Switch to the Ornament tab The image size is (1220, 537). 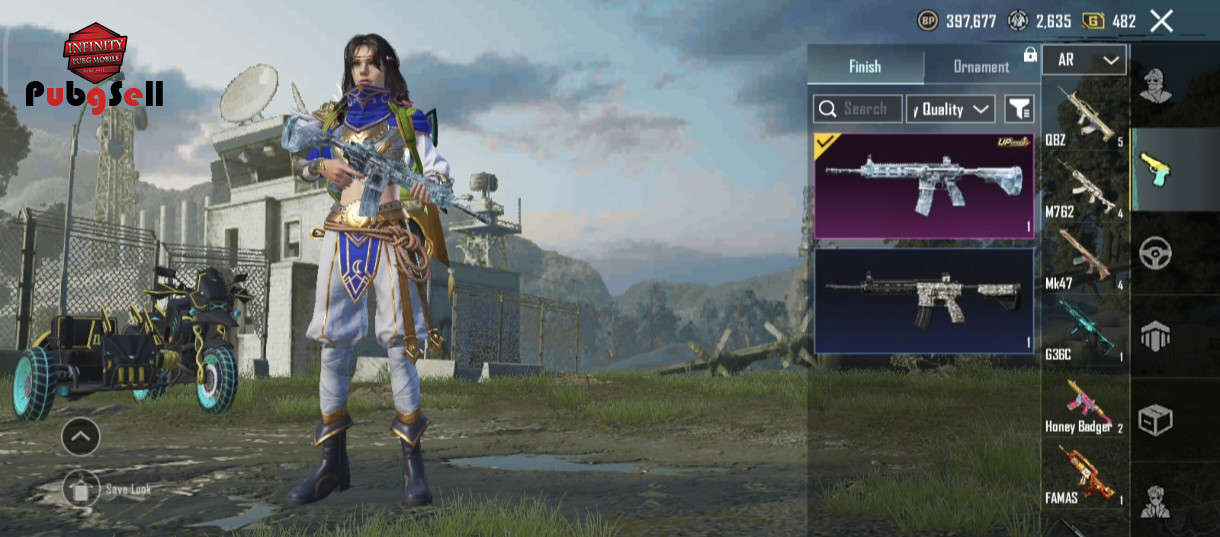tap(981, 66)
